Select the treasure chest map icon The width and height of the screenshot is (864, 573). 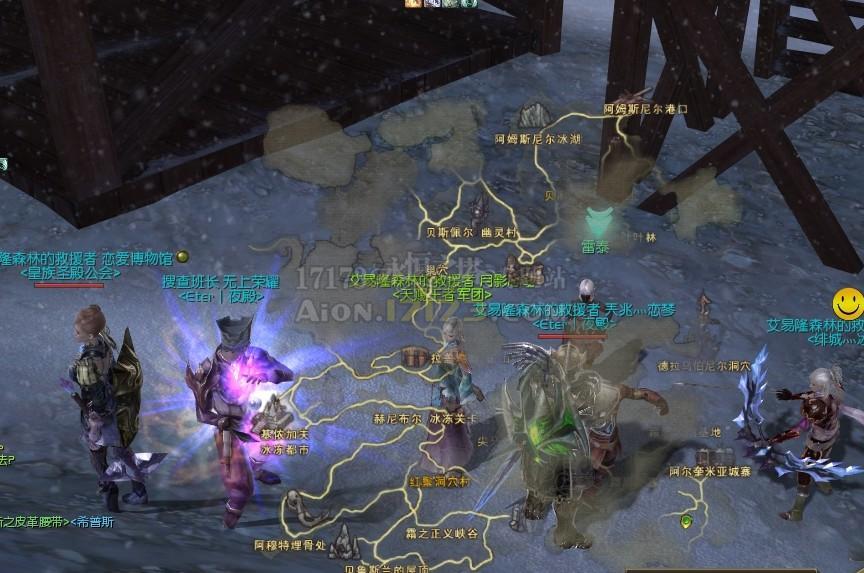coord(411,357)
